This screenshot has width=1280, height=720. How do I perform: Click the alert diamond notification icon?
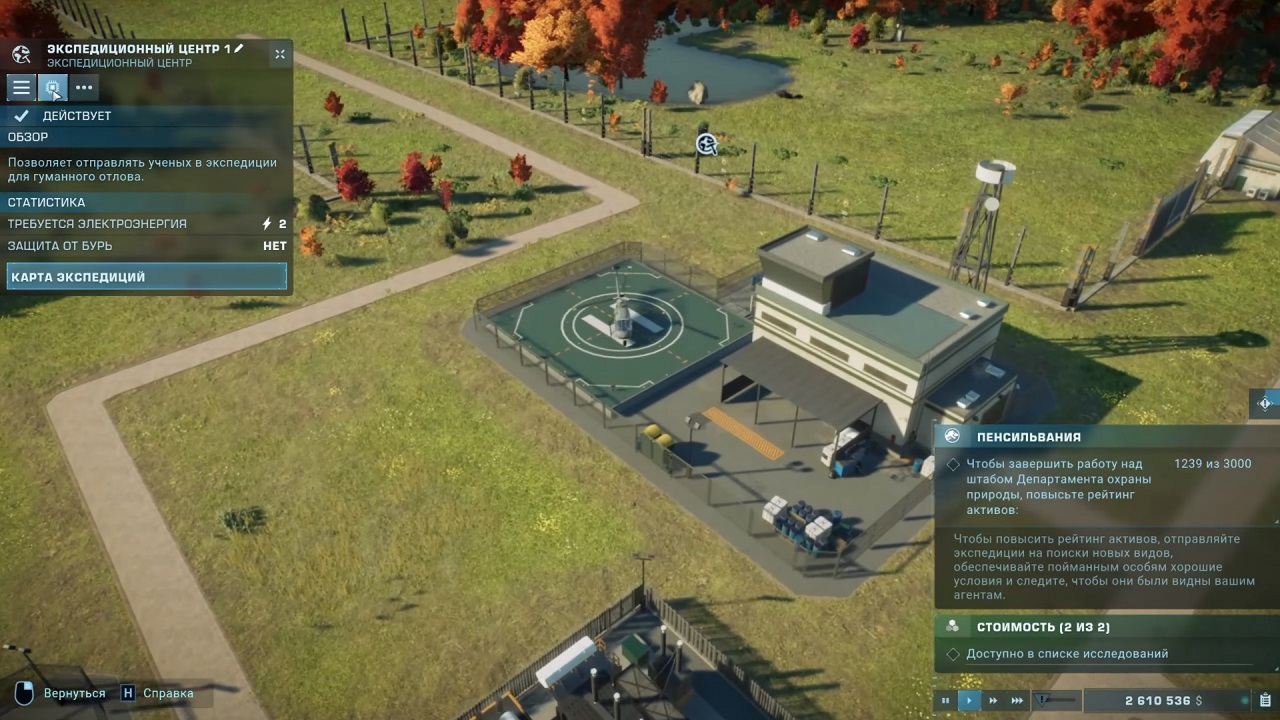[1265, 403]
